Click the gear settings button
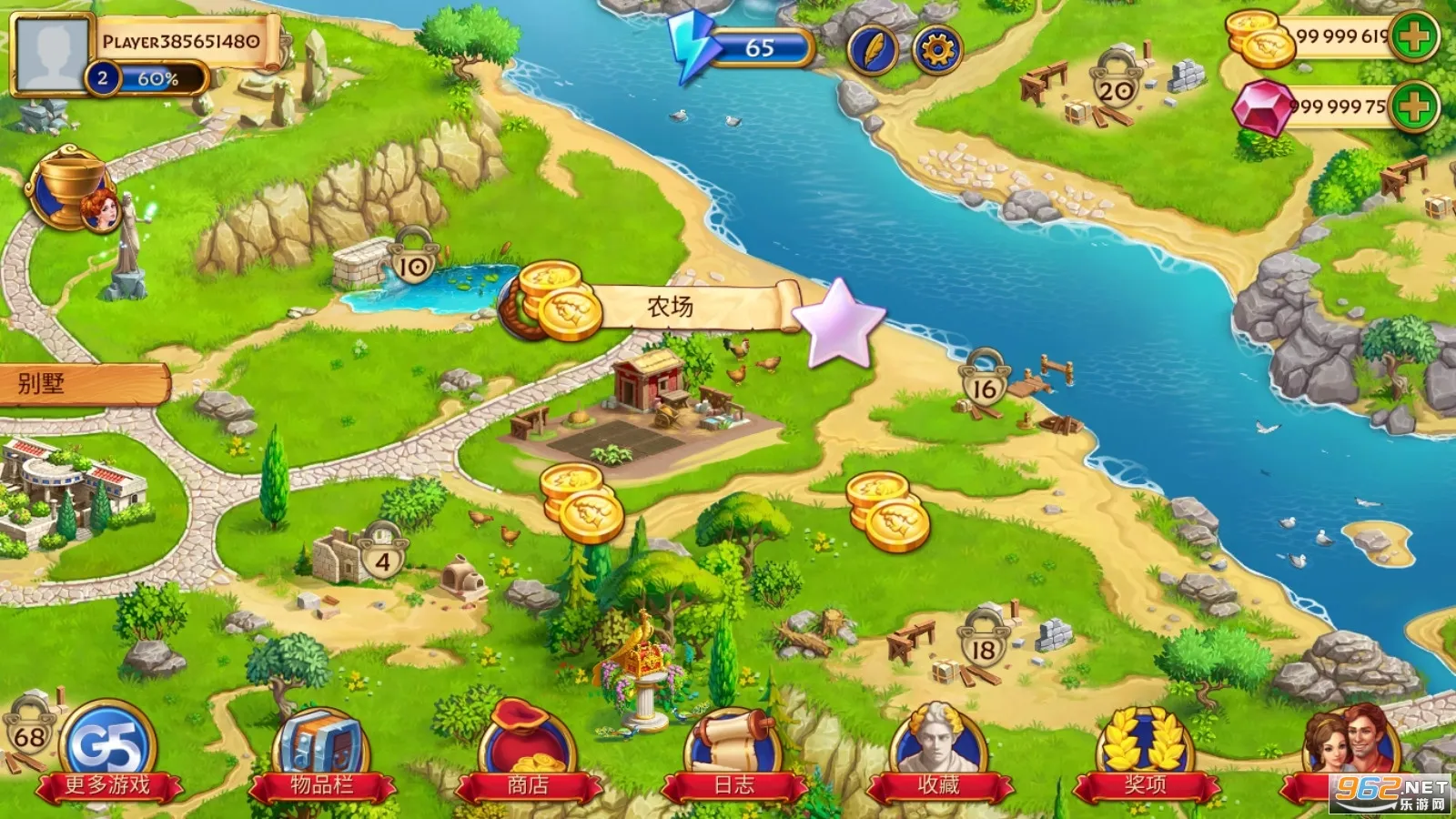Image resolution: width=1456 pixels, height=819 pixels. point(936,49)
